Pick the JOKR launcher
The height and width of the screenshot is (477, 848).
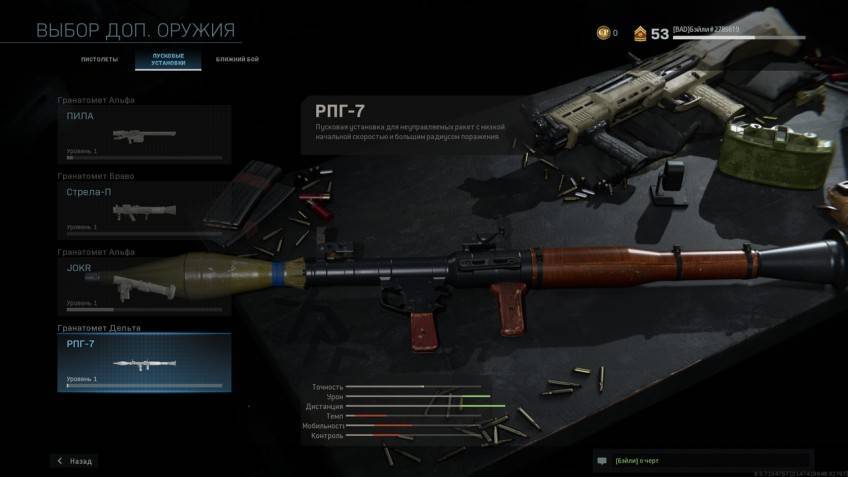(x=144, y=286)
